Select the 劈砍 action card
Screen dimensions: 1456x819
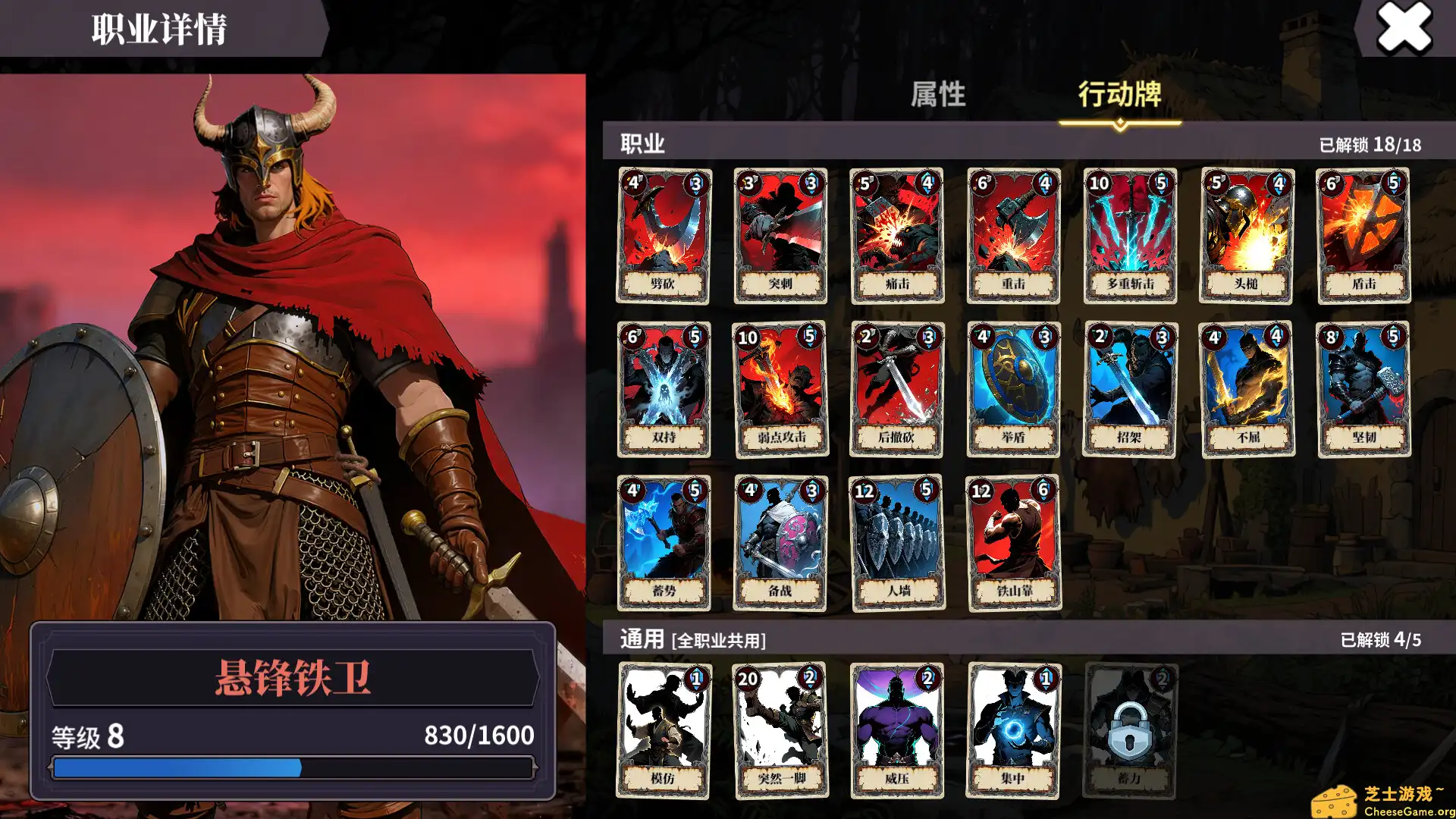coord(663,234)
